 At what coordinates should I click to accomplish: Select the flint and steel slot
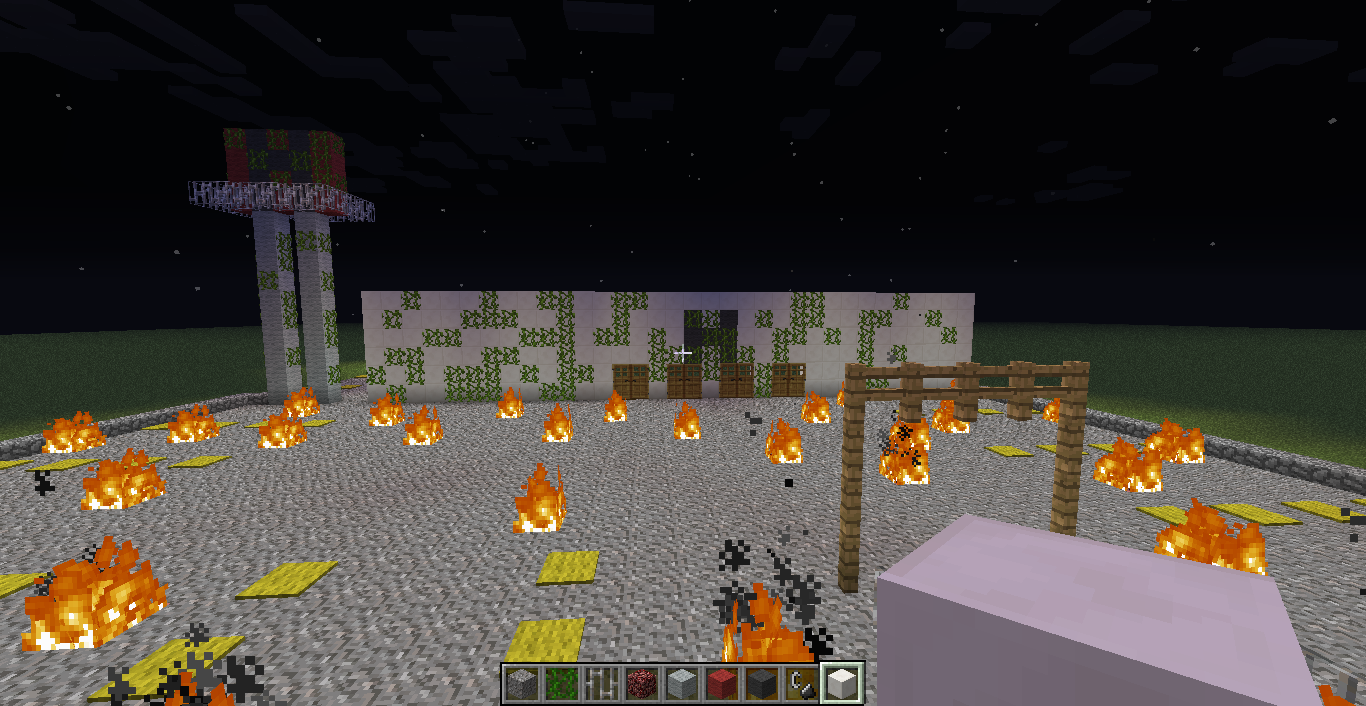point(800,684)
